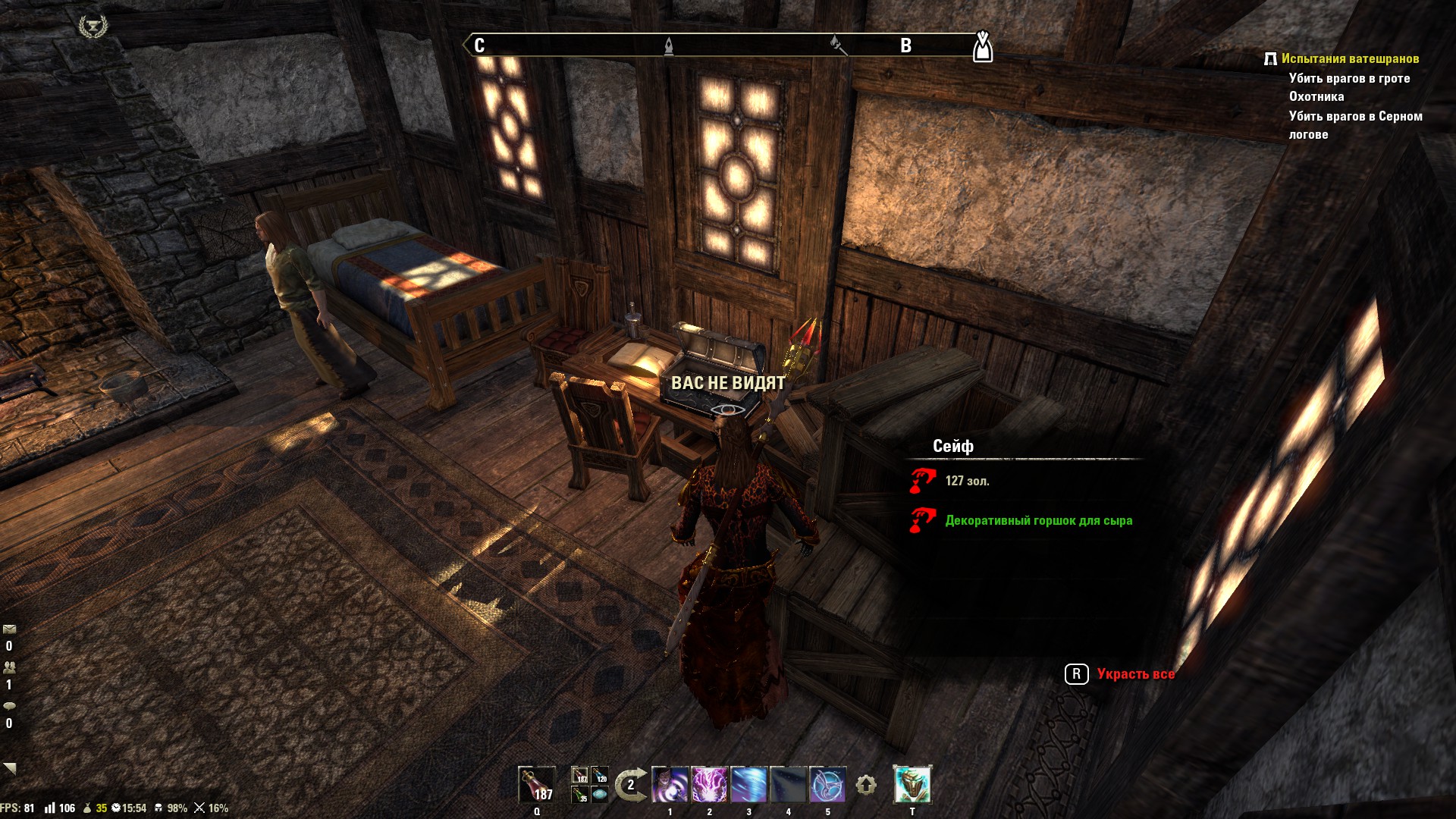
Task: Steal the decorative cheese pot item
Action: (1038, 520)
